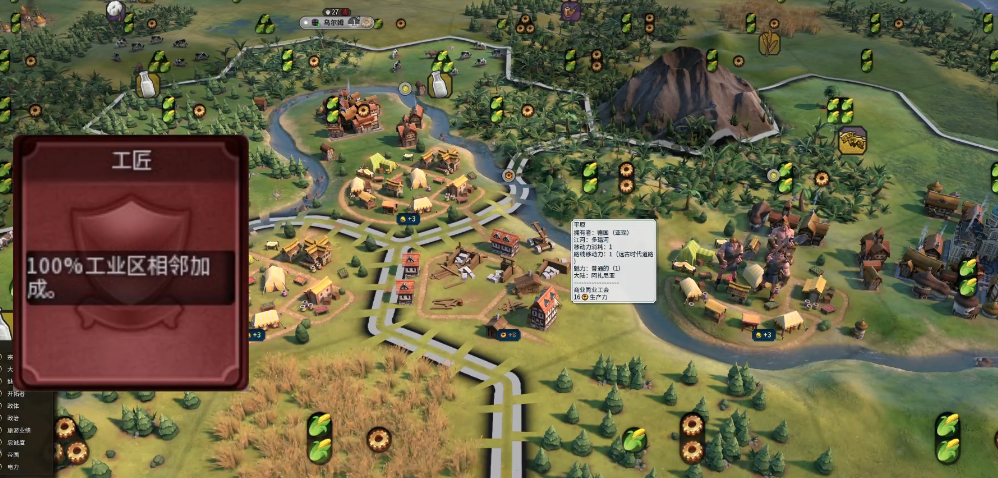Open the 电力 entry in the list
The image size is (998, 478).
pos(14,466)
